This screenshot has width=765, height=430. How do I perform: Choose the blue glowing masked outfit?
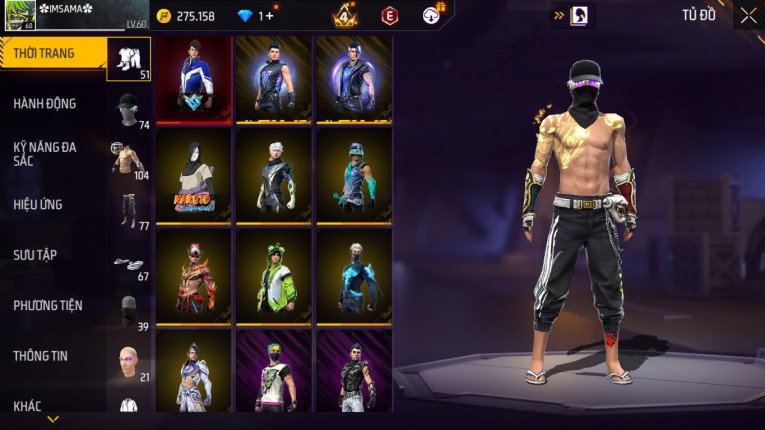[354, 272]
